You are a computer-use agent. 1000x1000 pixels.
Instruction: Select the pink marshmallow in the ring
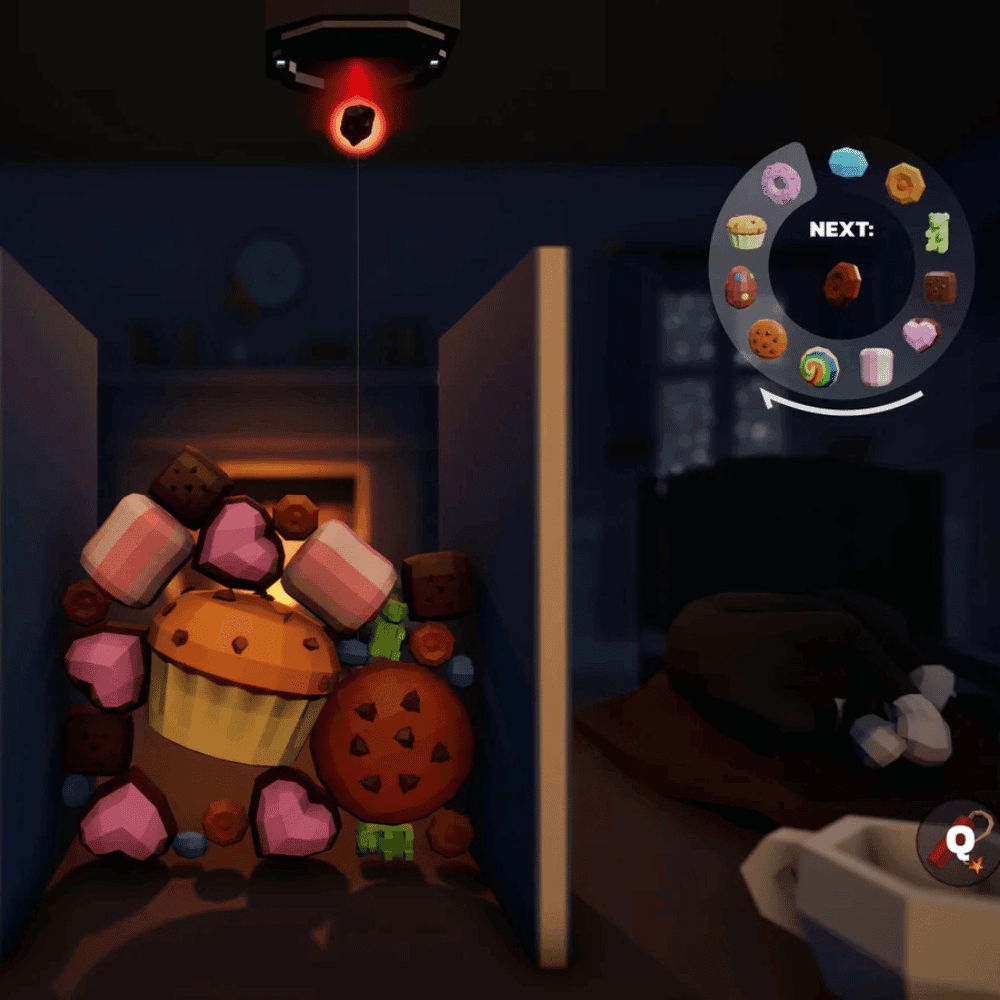click(876, 366)
